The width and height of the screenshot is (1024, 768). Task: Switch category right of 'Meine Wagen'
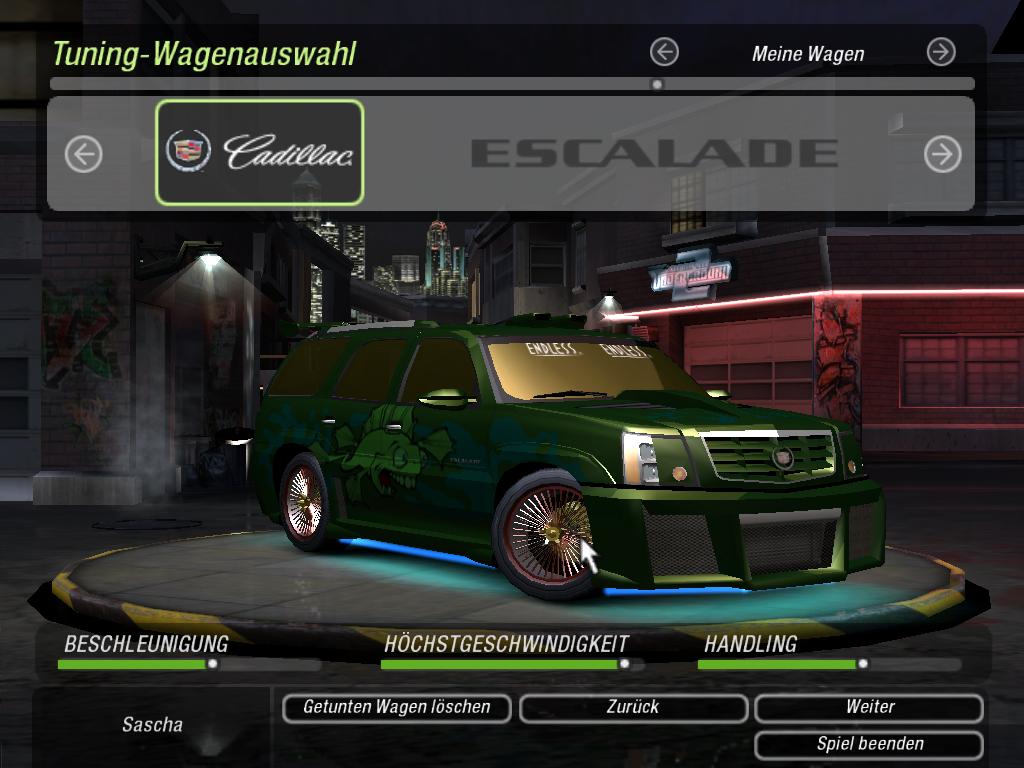click(x=941, y=52)
